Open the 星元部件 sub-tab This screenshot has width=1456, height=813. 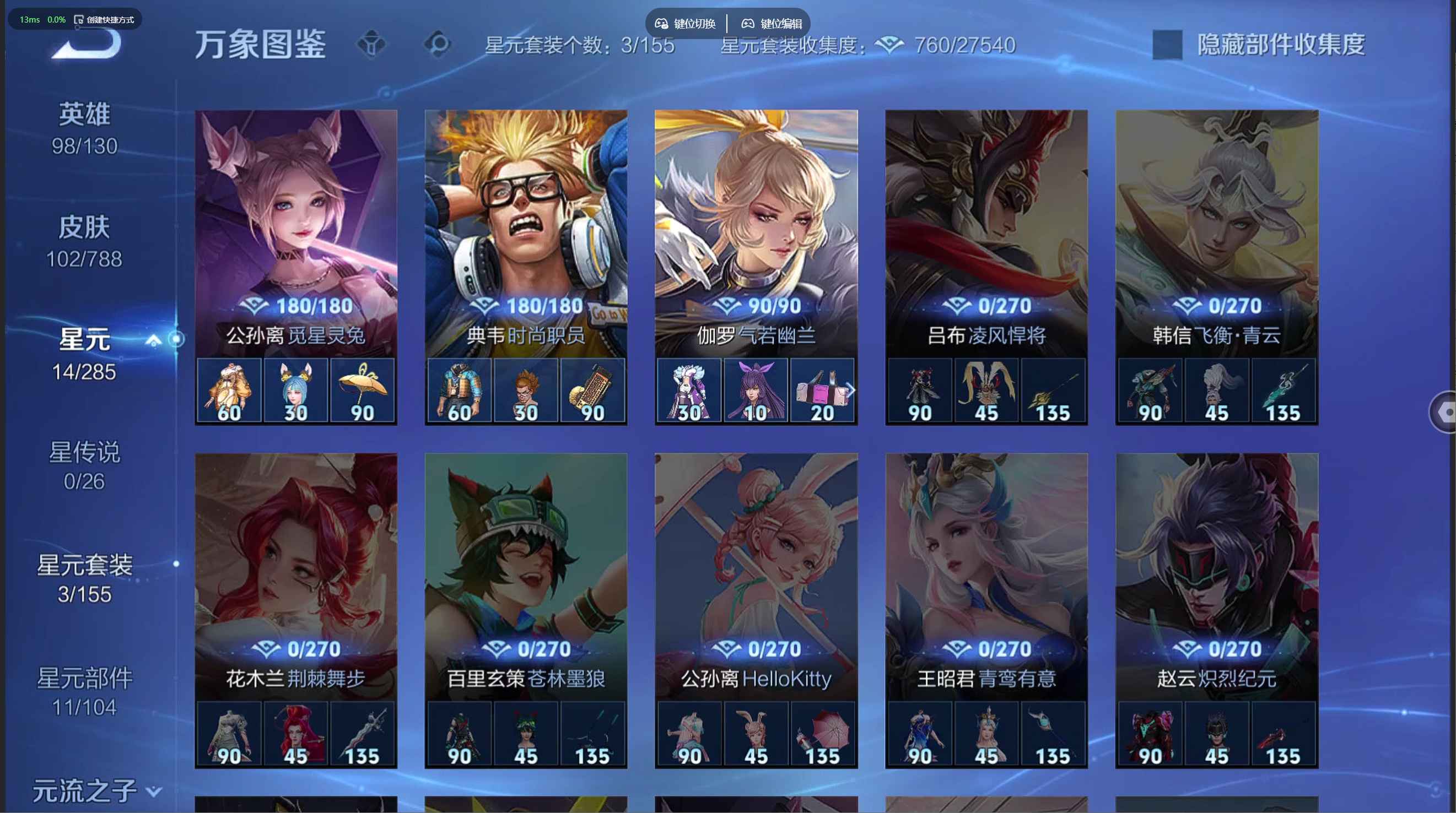pyautogui.click(x=84, y=691)
